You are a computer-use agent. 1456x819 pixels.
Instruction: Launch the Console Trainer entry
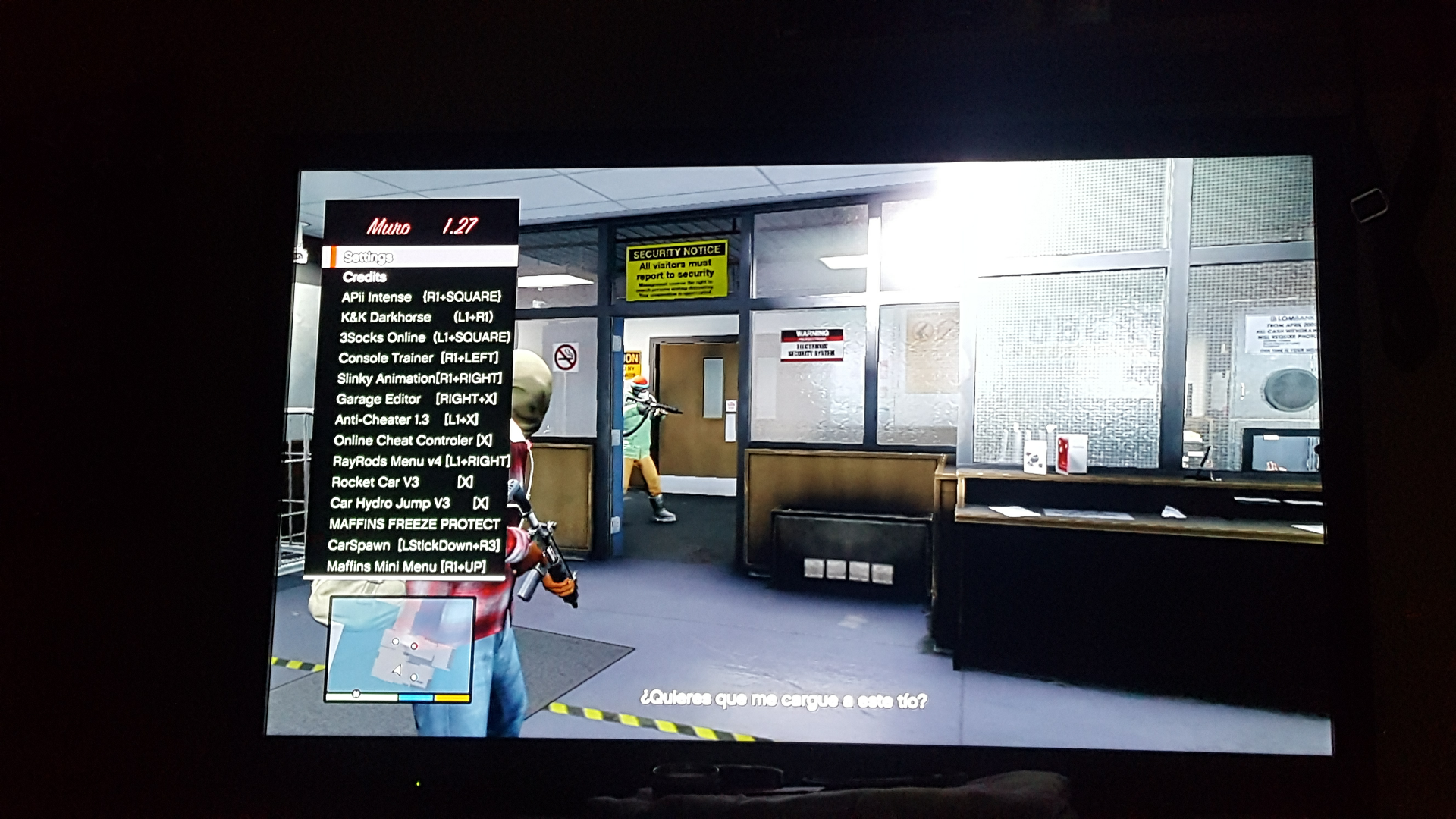pos(418,358)
